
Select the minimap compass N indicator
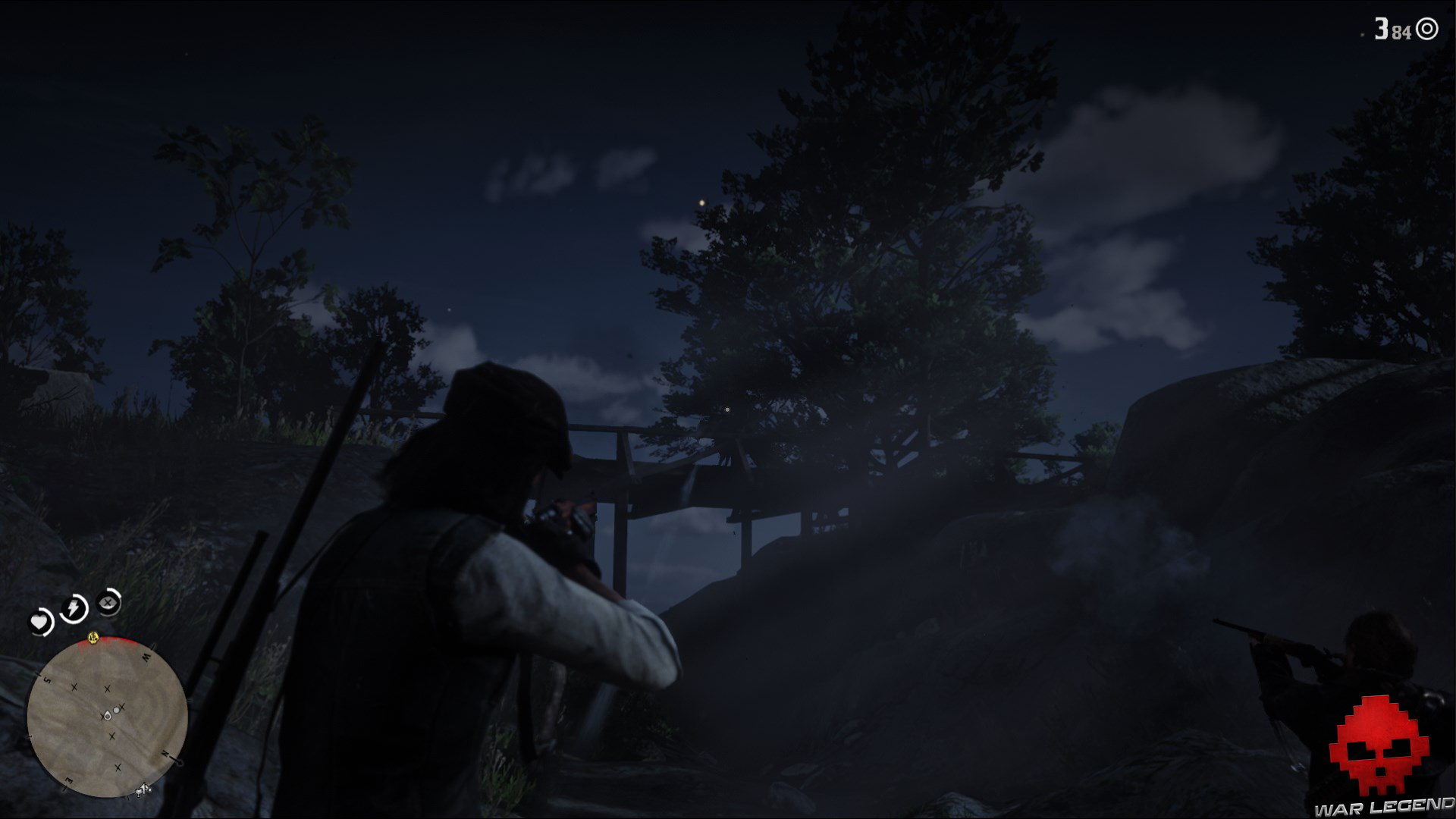pyautogui.click(x=166, y=752)
